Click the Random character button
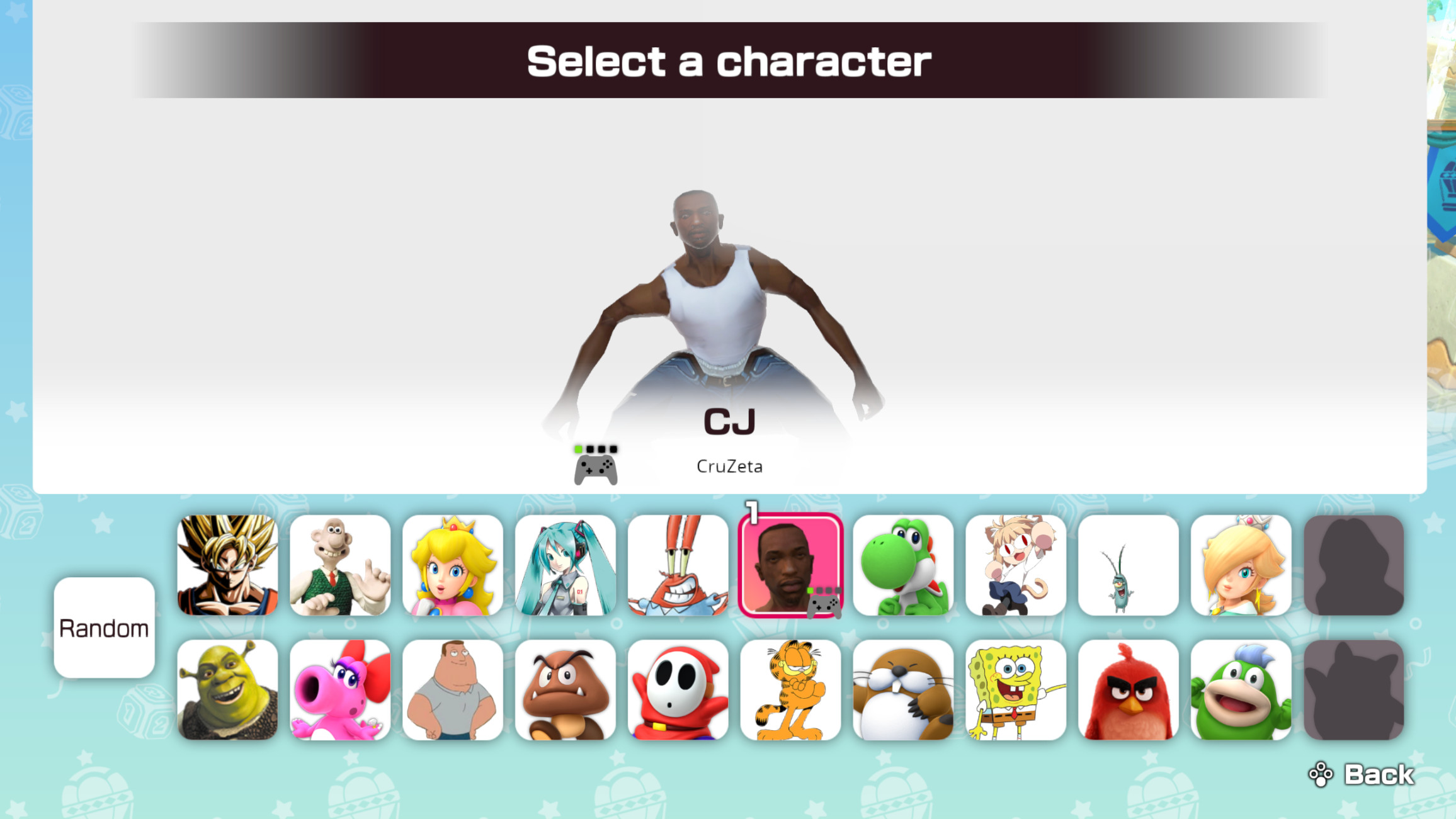 click(104, 627)
